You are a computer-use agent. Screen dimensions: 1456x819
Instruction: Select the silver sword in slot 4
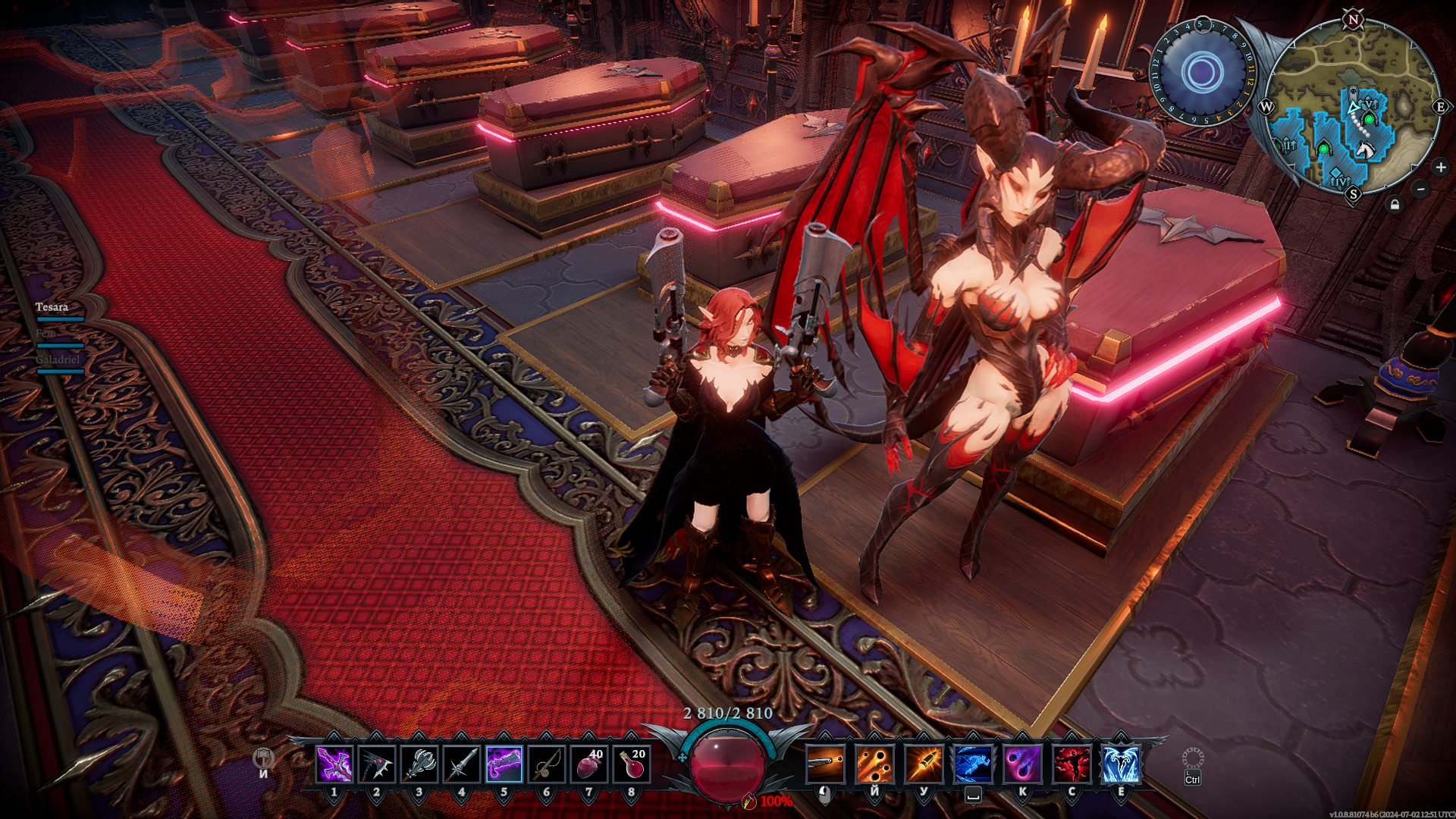462,764
